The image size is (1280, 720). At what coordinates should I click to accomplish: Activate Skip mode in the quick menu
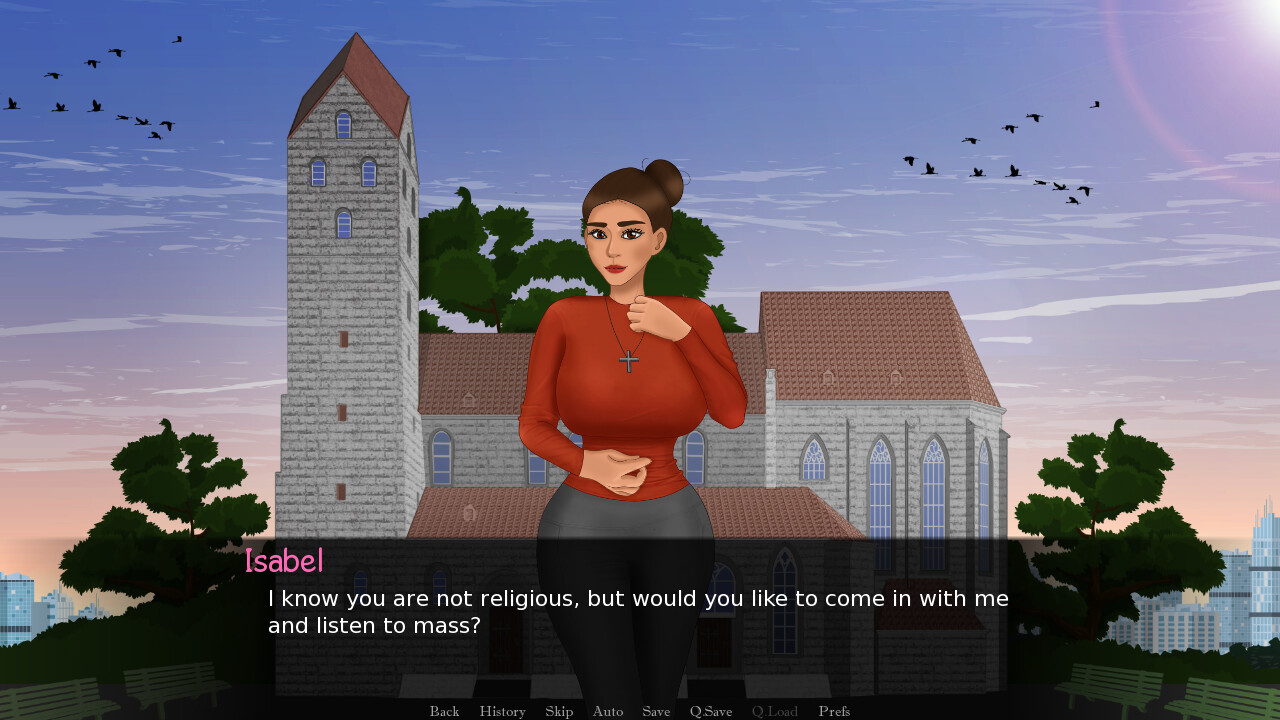tap(559, 711)
